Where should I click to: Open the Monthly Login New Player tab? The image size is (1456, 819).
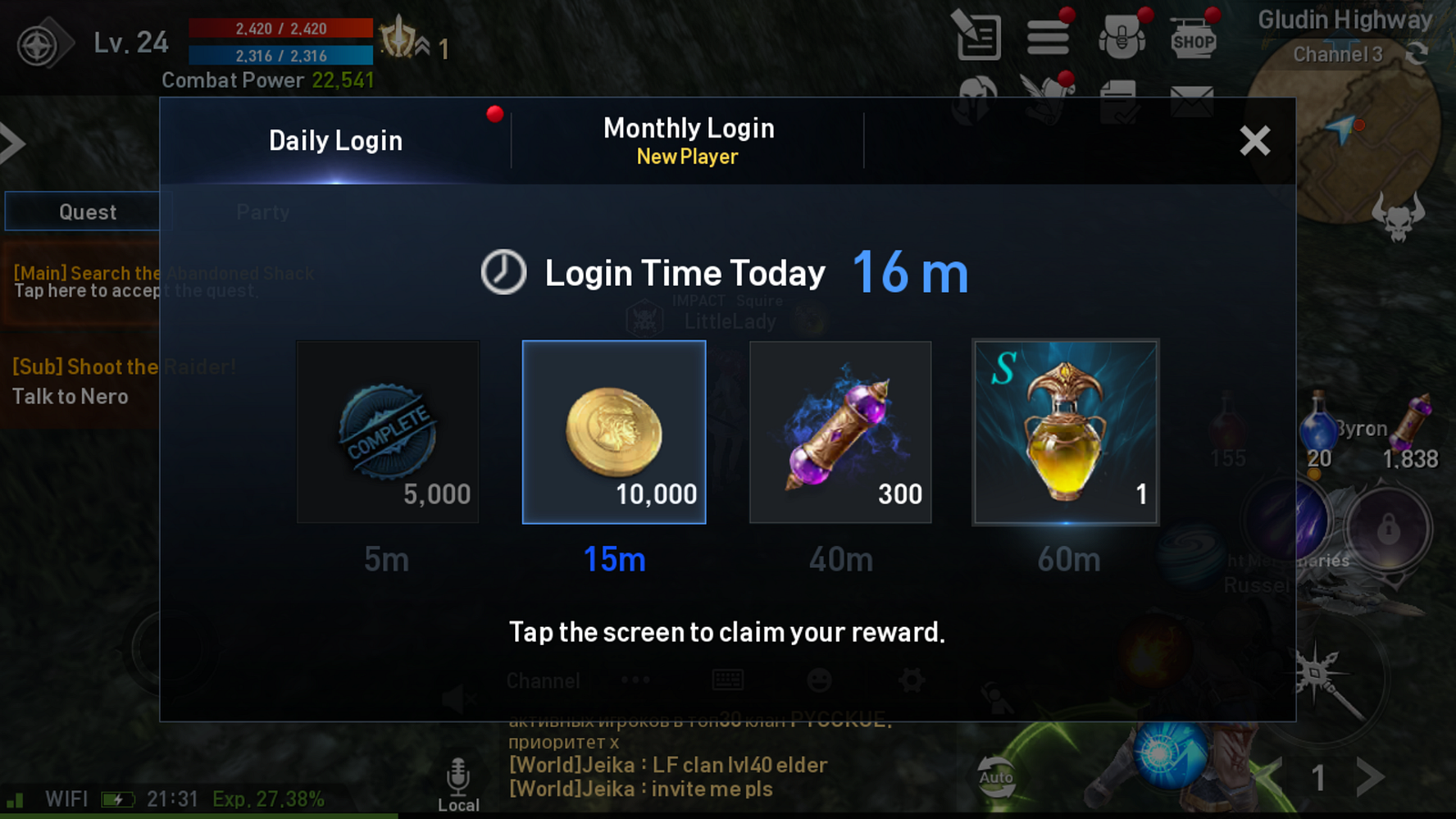pyautogui.click(x=688, y=141)
